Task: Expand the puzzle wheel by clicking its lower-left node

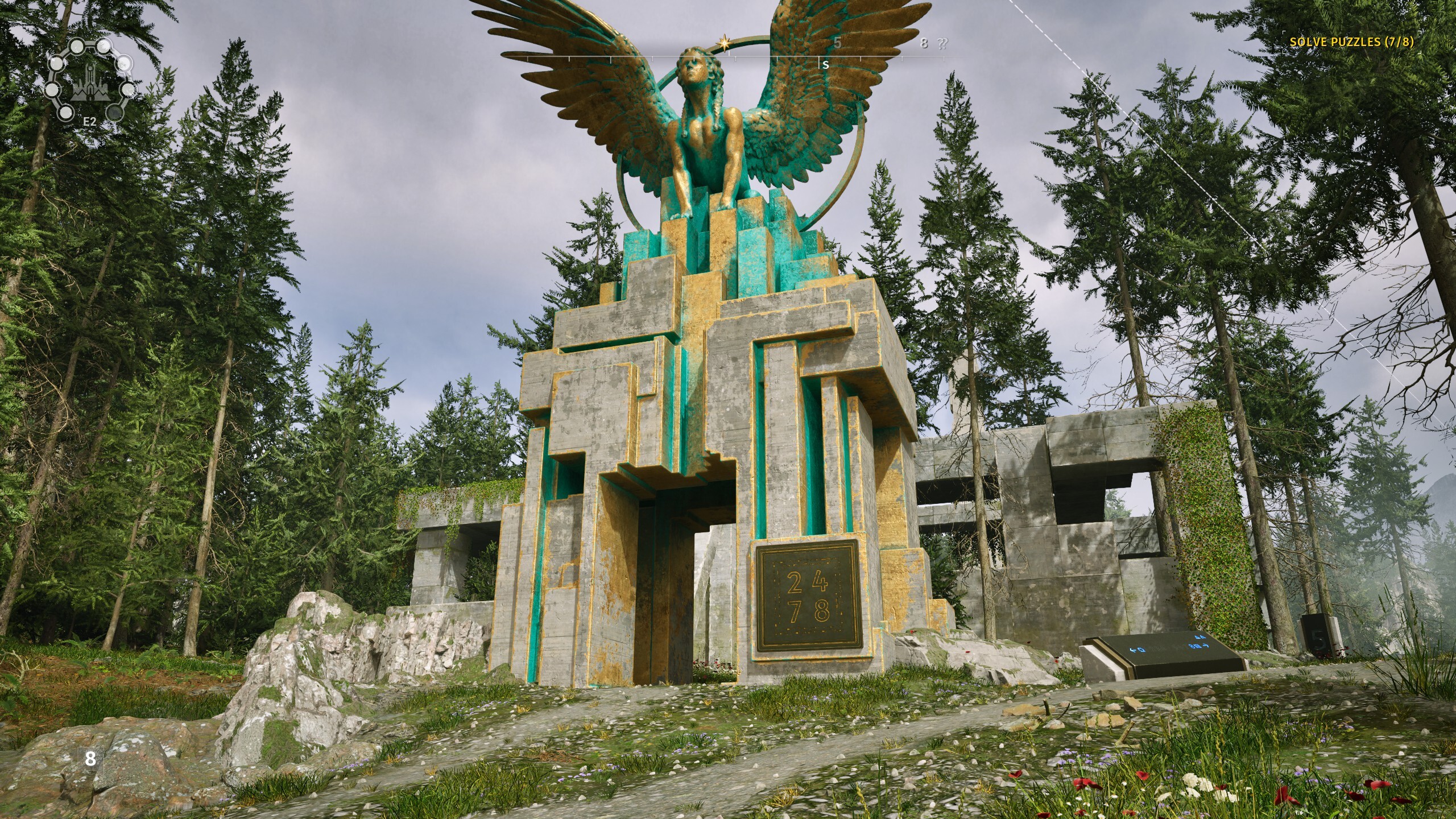Action: 66,112
